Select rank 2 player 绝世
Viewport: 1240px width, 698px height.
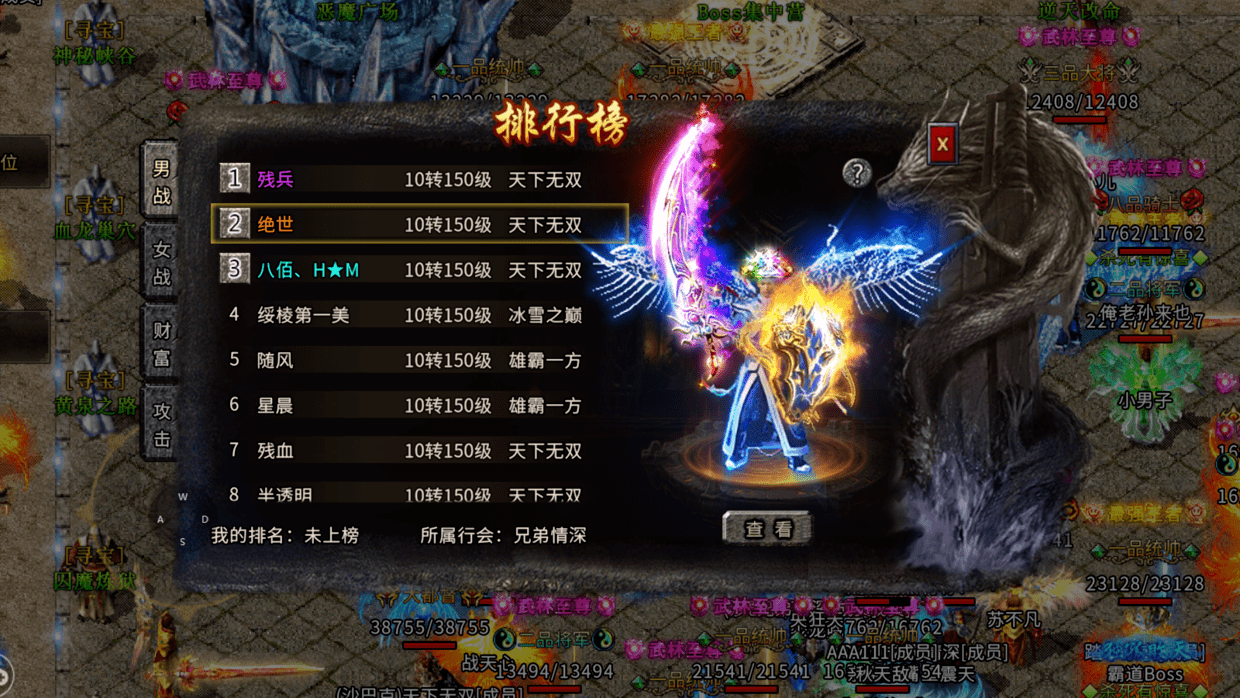[x=420, y=225]
